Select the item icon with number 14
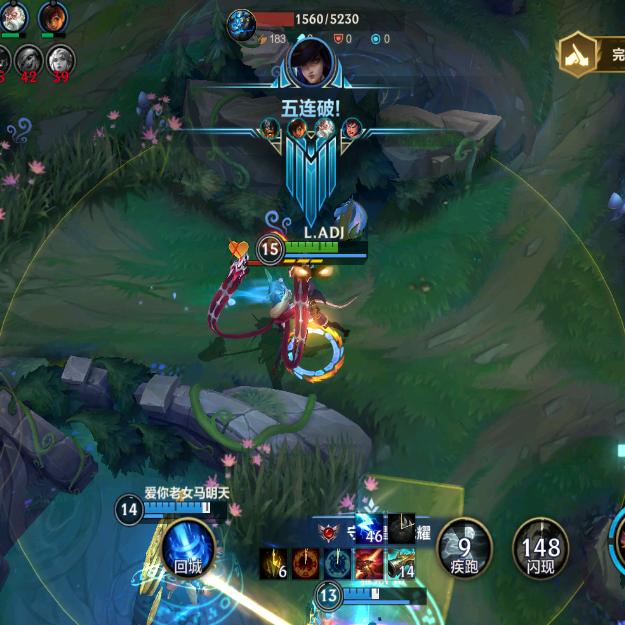Screen dimensions: 625x625 tap(401, 564)
